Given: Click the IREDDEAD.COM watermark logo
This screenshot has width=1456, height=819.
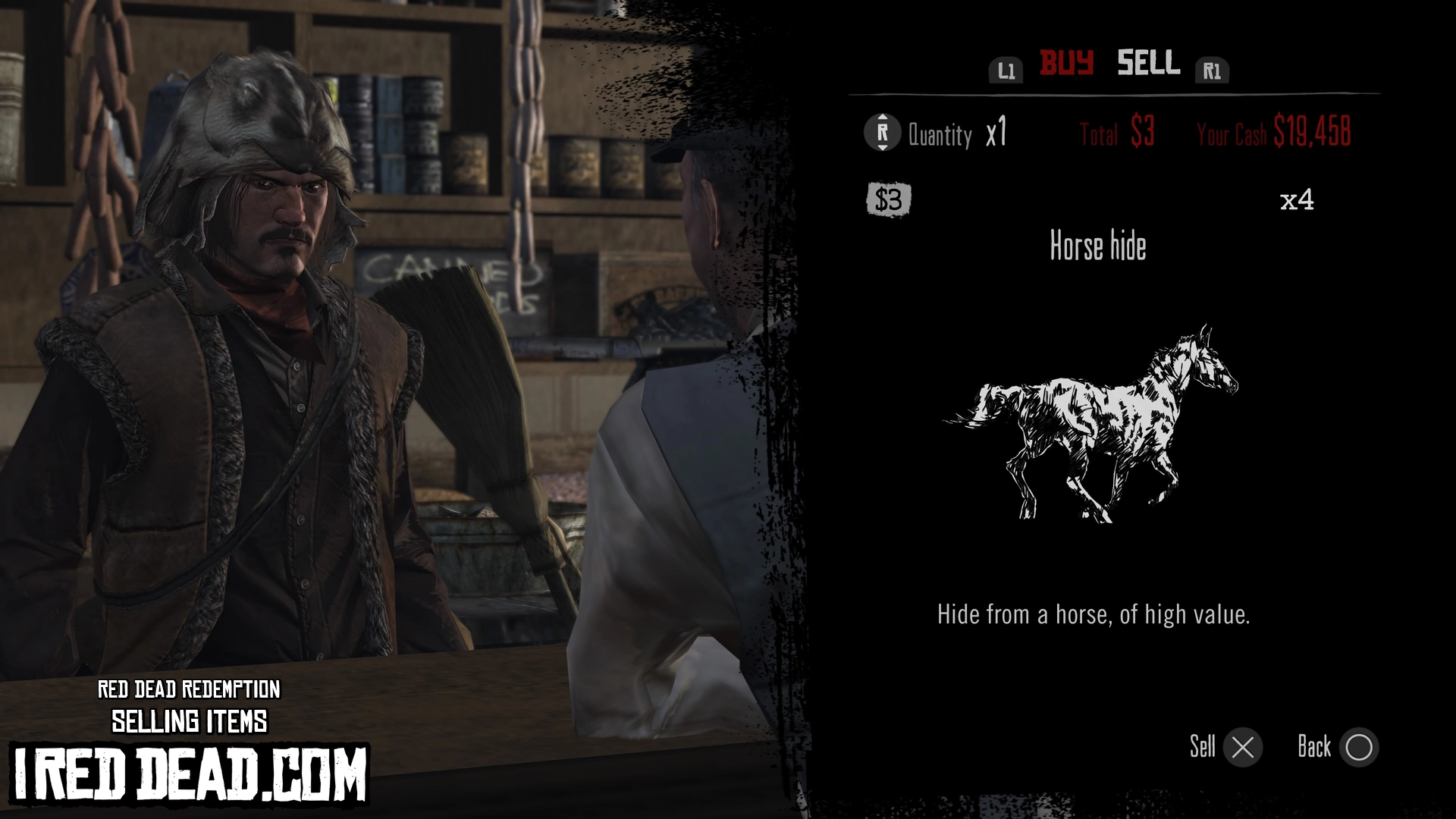Looking at the screenshot, I should (190, 774).
